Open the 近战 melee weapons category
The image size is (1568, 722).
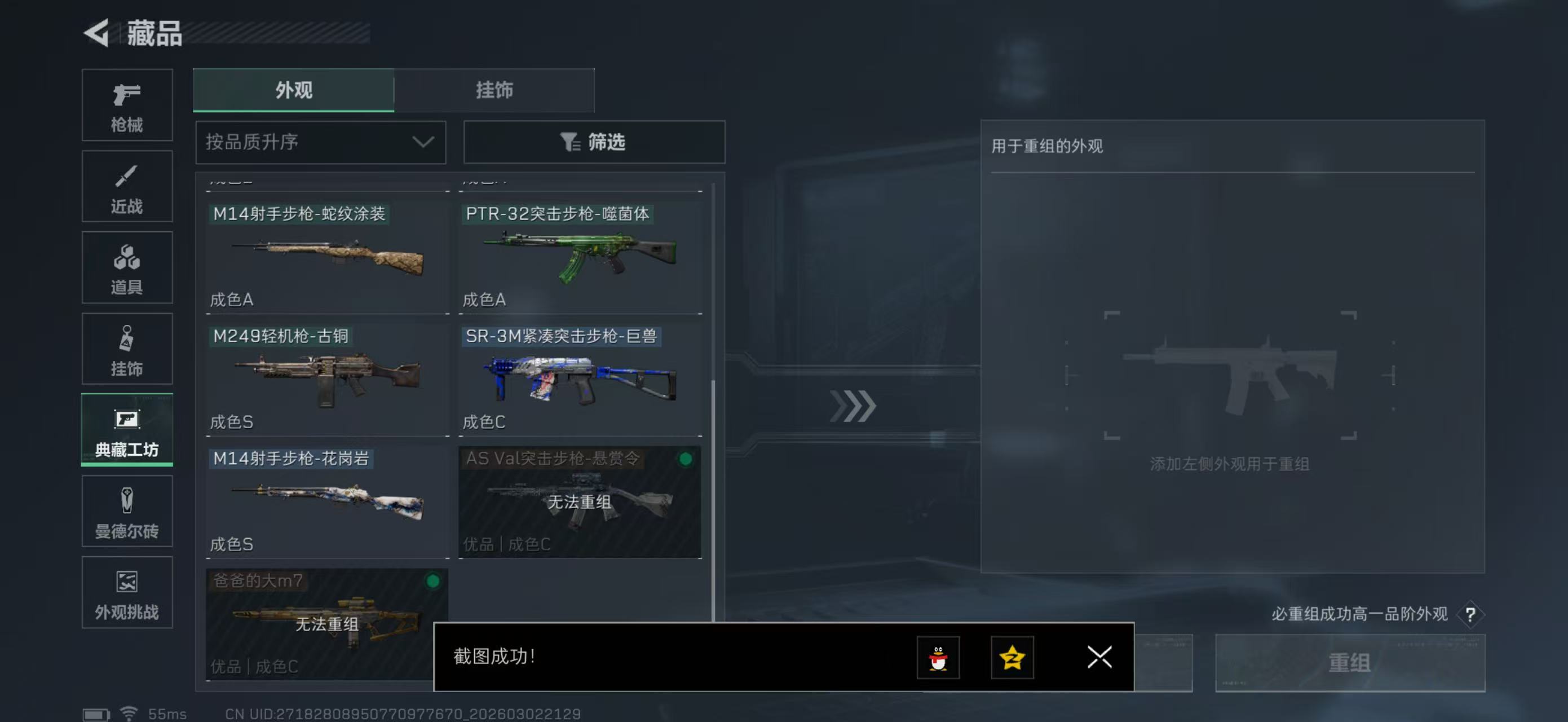point(127,186)
